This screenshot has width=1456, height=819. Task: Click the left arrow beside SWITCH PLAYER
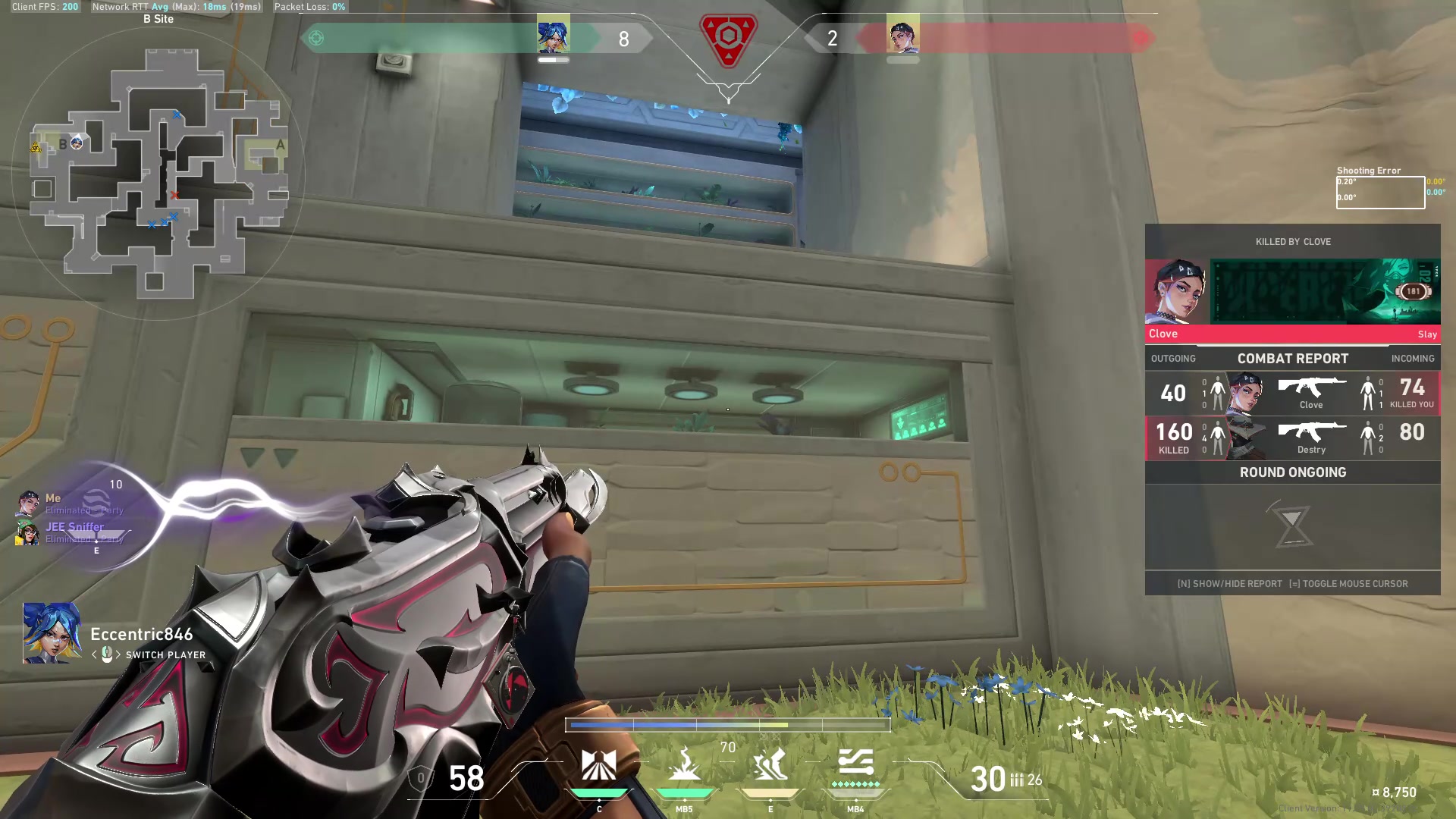pyautogui.click(x=94, y=654)
